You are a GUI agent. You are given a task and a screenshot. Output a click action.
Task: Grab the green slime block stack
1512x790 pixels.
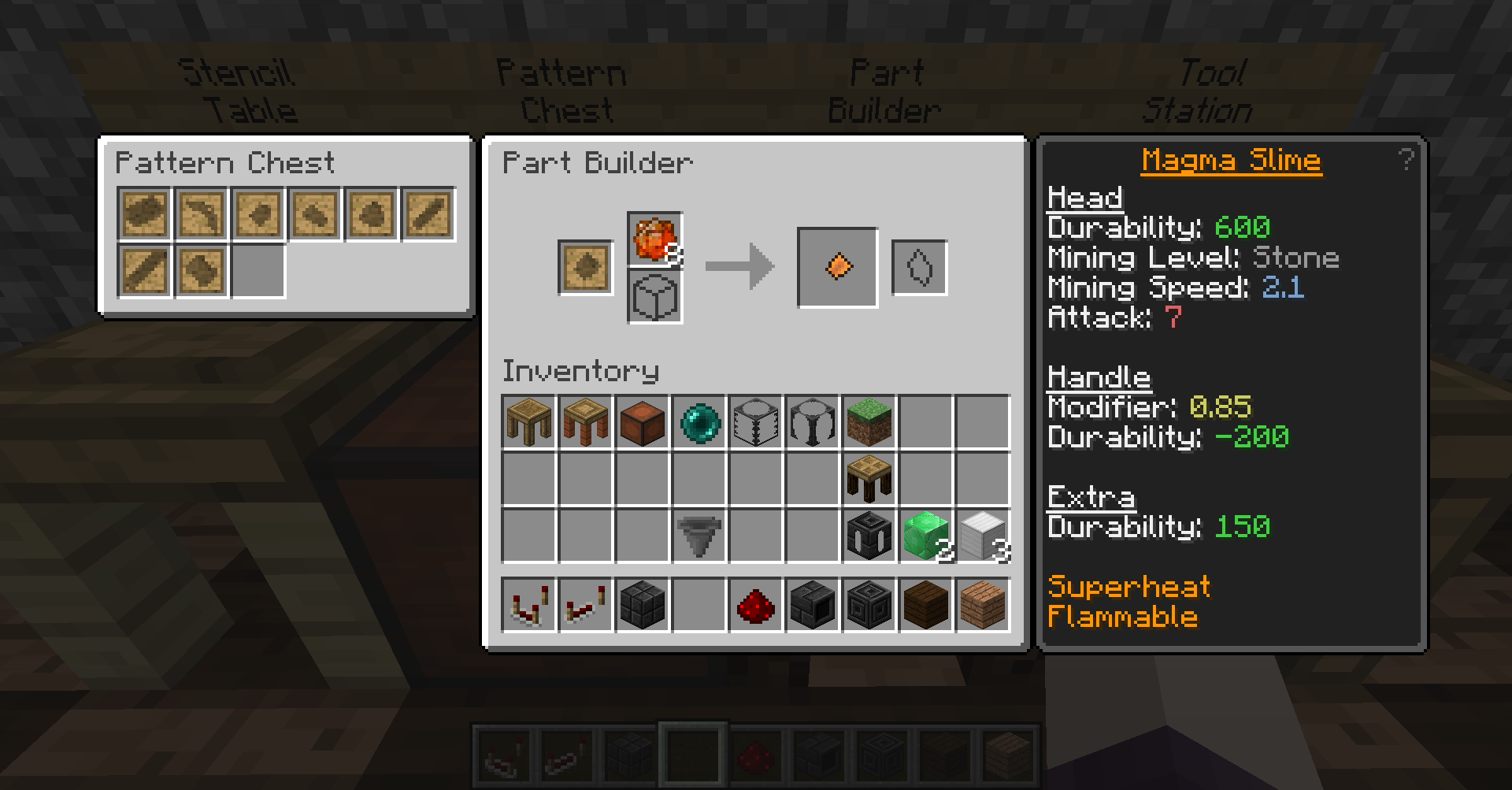926,536
